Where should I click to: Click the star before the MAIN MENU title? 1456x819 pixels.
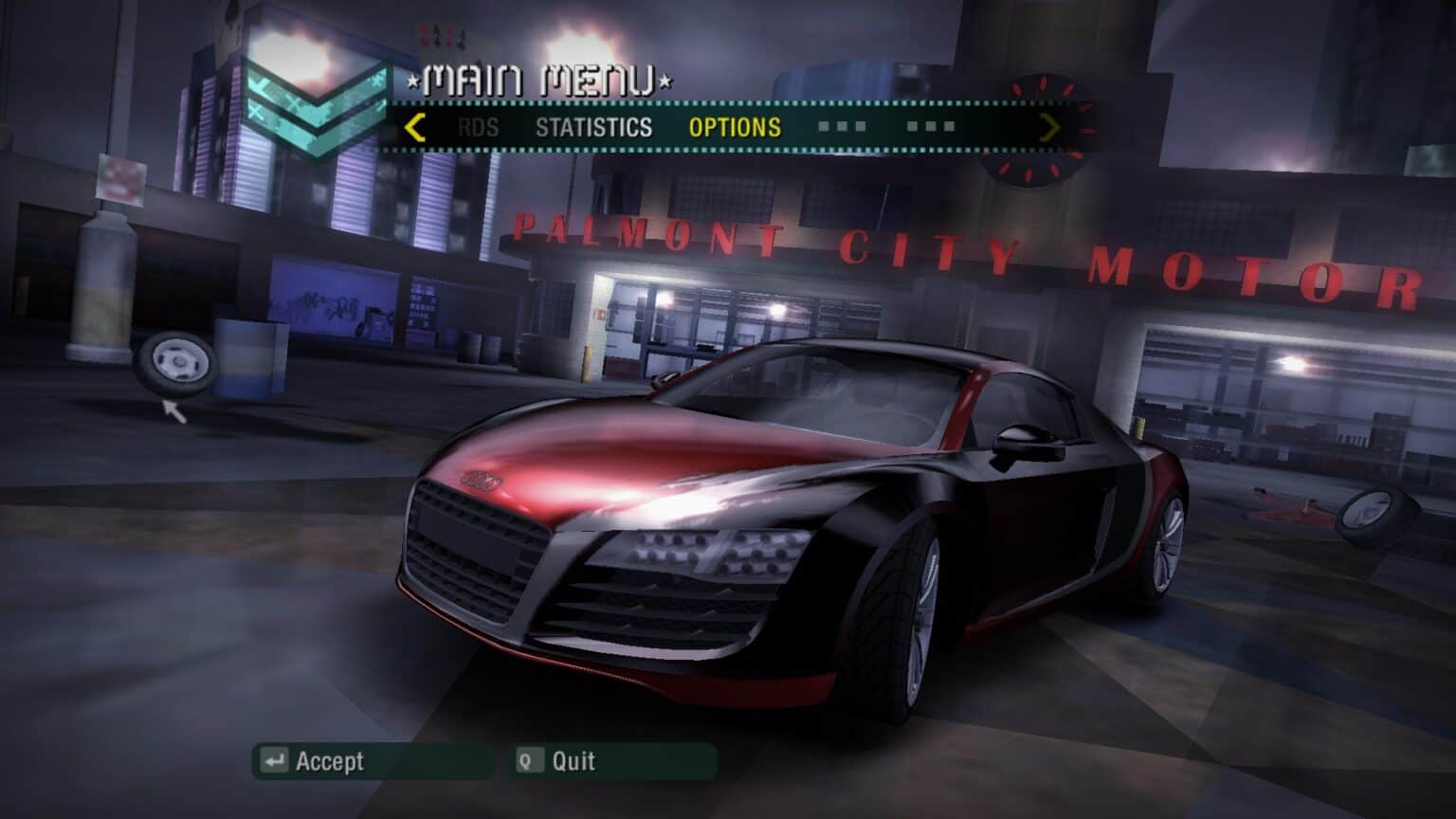click(x=411, y=81)
